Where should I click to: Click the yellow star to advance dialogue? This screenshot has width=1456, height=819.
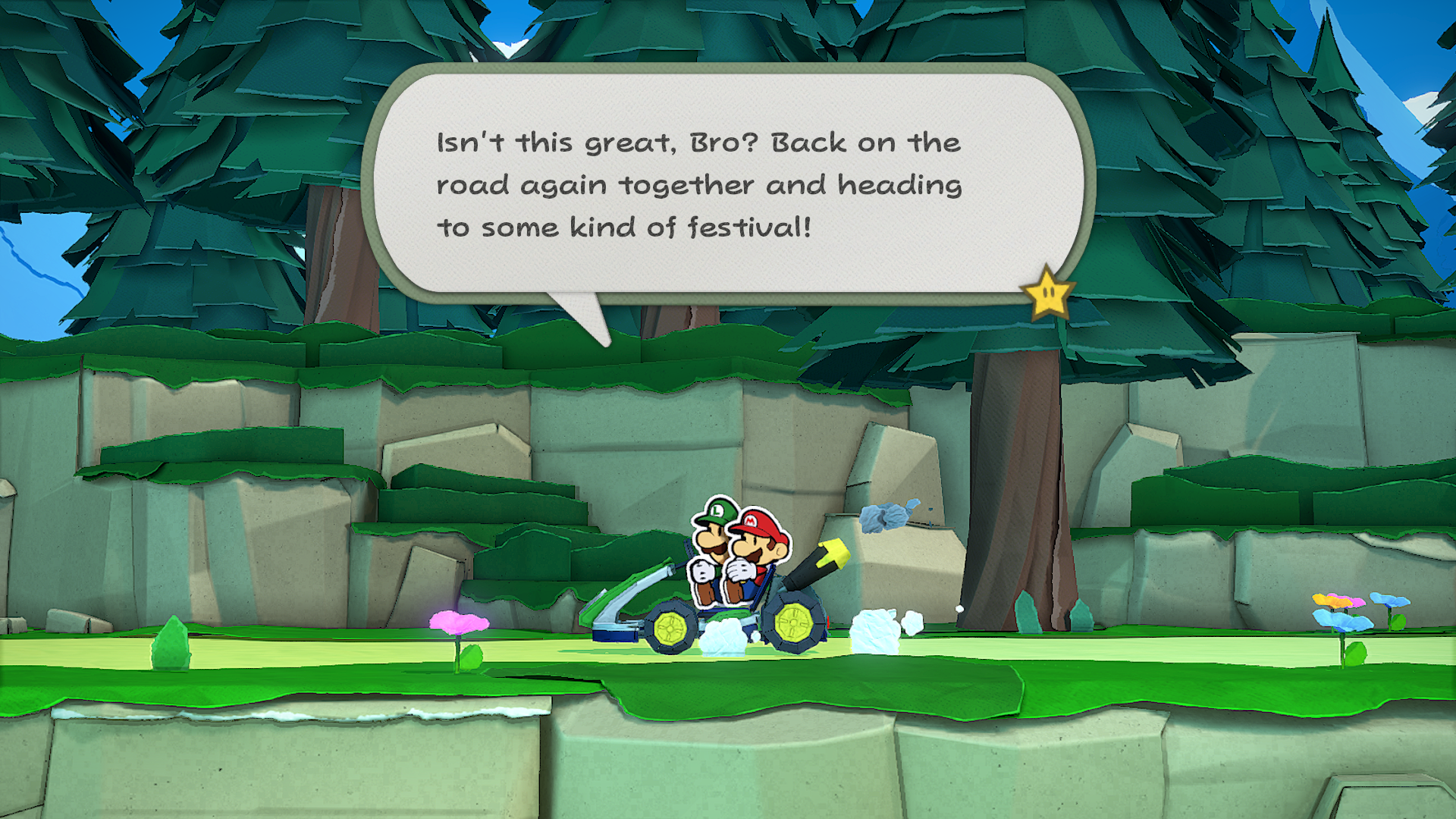(x=1047, y=293)
